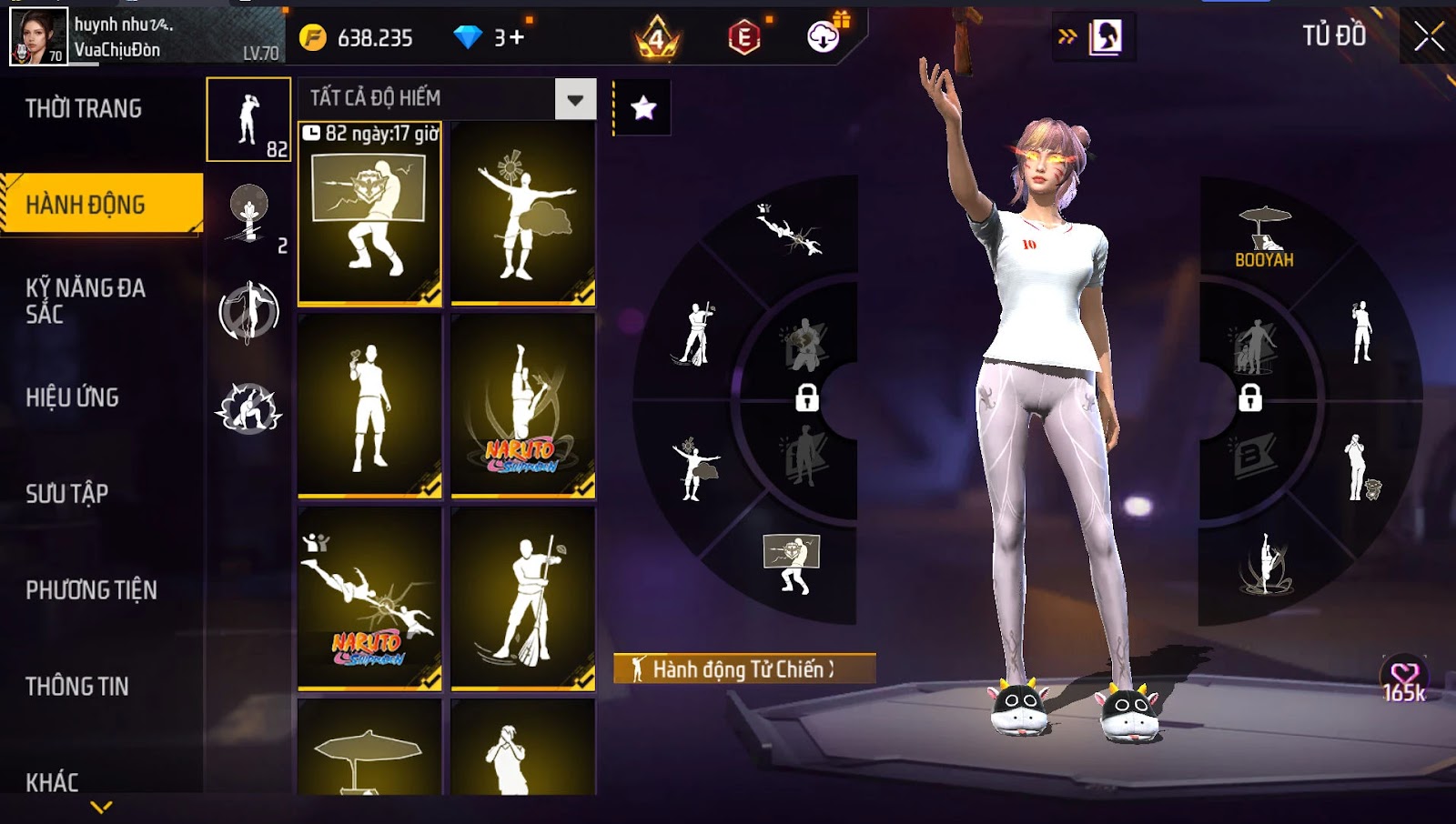Open the Phương Tiện category

pos(91,590)
